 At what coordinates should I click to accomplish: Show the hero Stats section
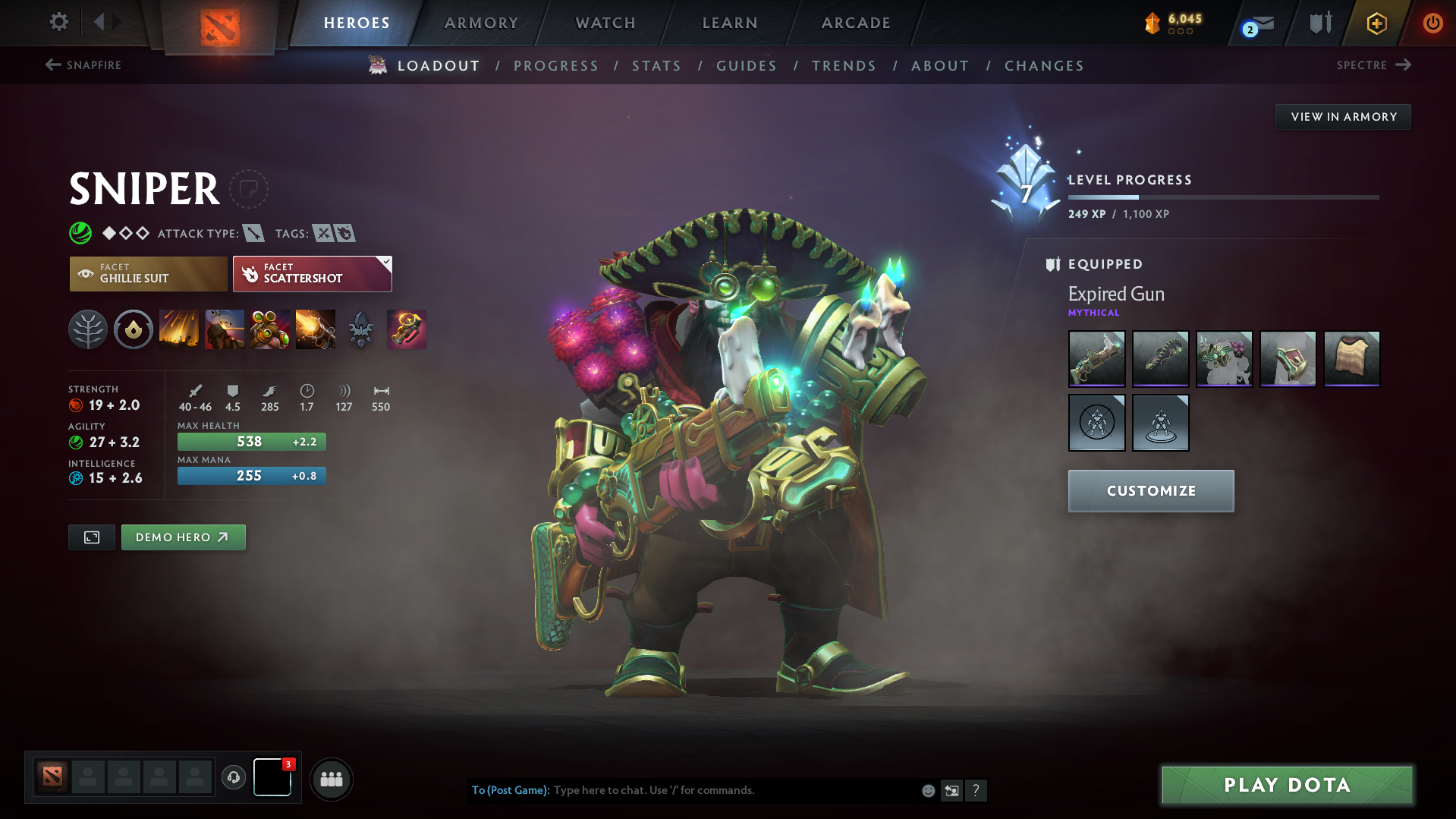656,66
